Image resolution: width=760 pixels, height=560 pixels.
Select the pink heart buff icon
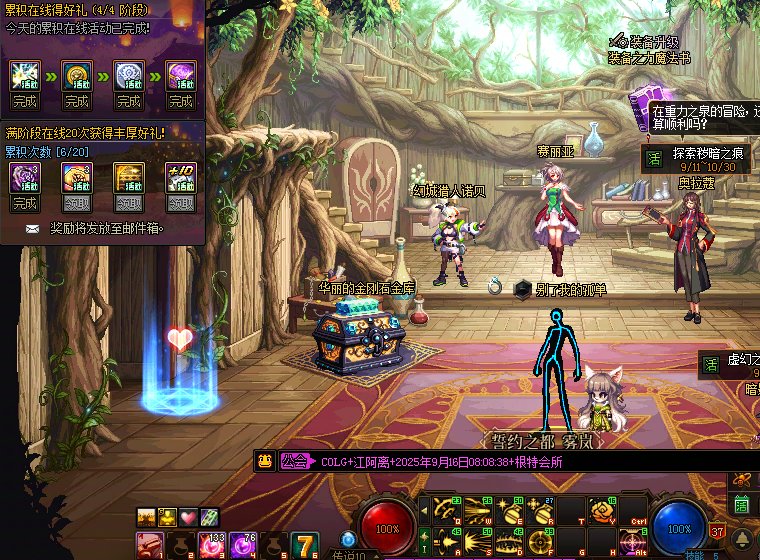click(188, 517)
